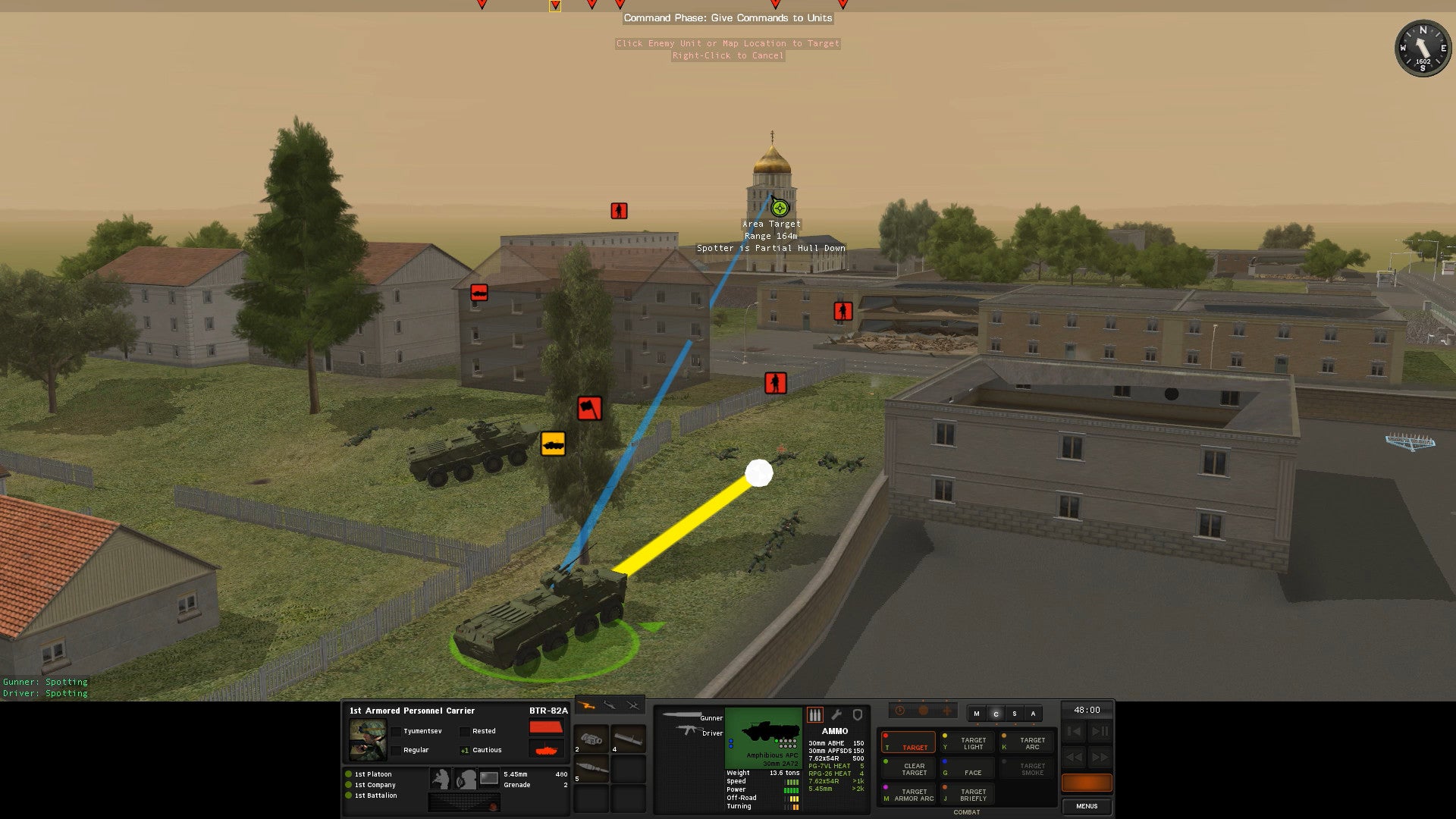This screenshot has height=819, width=1456.
Task: Click the radio headset icon in squad panel
Action: [x=466, y=780]
